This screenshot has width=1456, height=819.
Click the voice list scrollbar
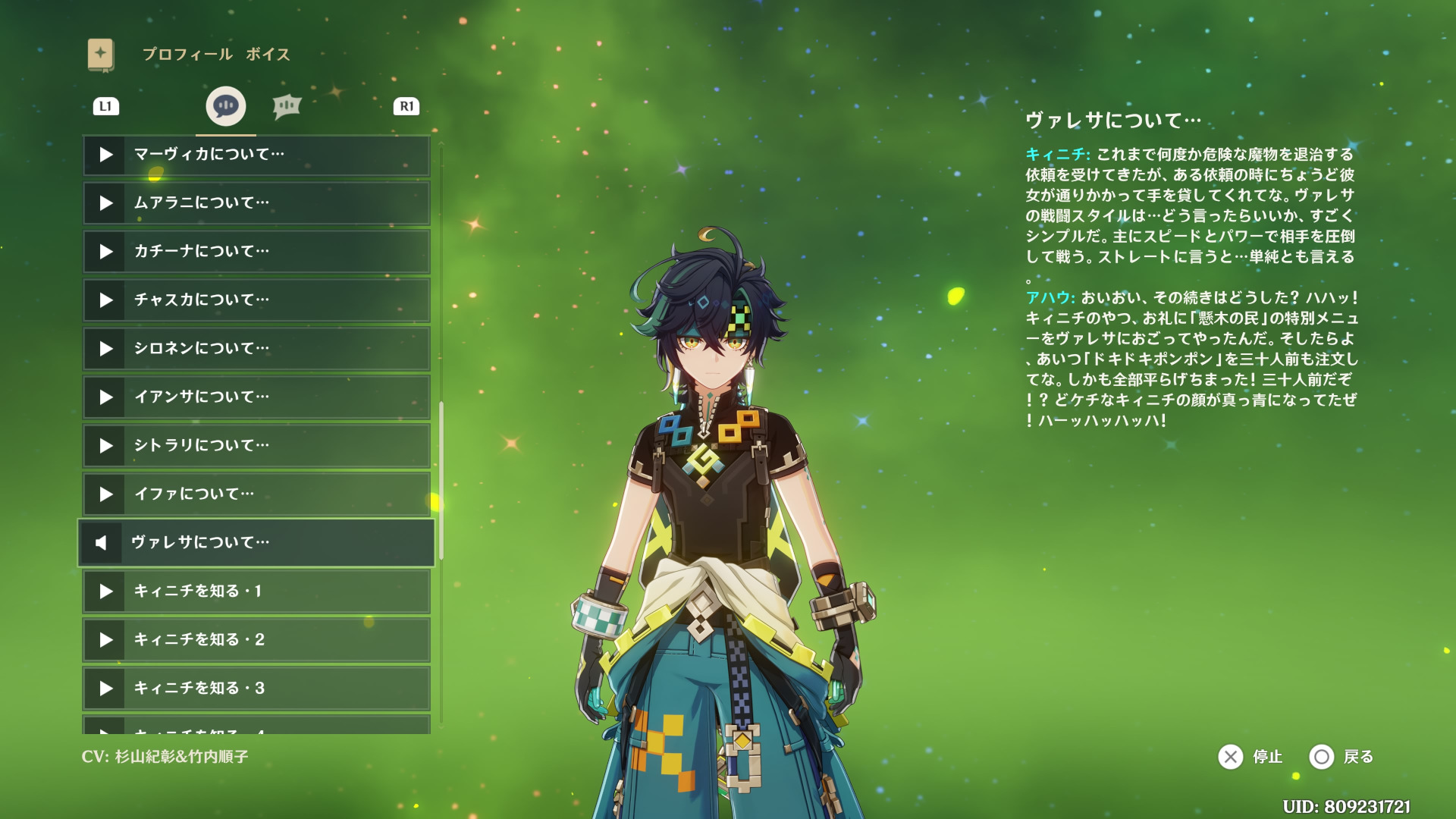pos(441,481)
